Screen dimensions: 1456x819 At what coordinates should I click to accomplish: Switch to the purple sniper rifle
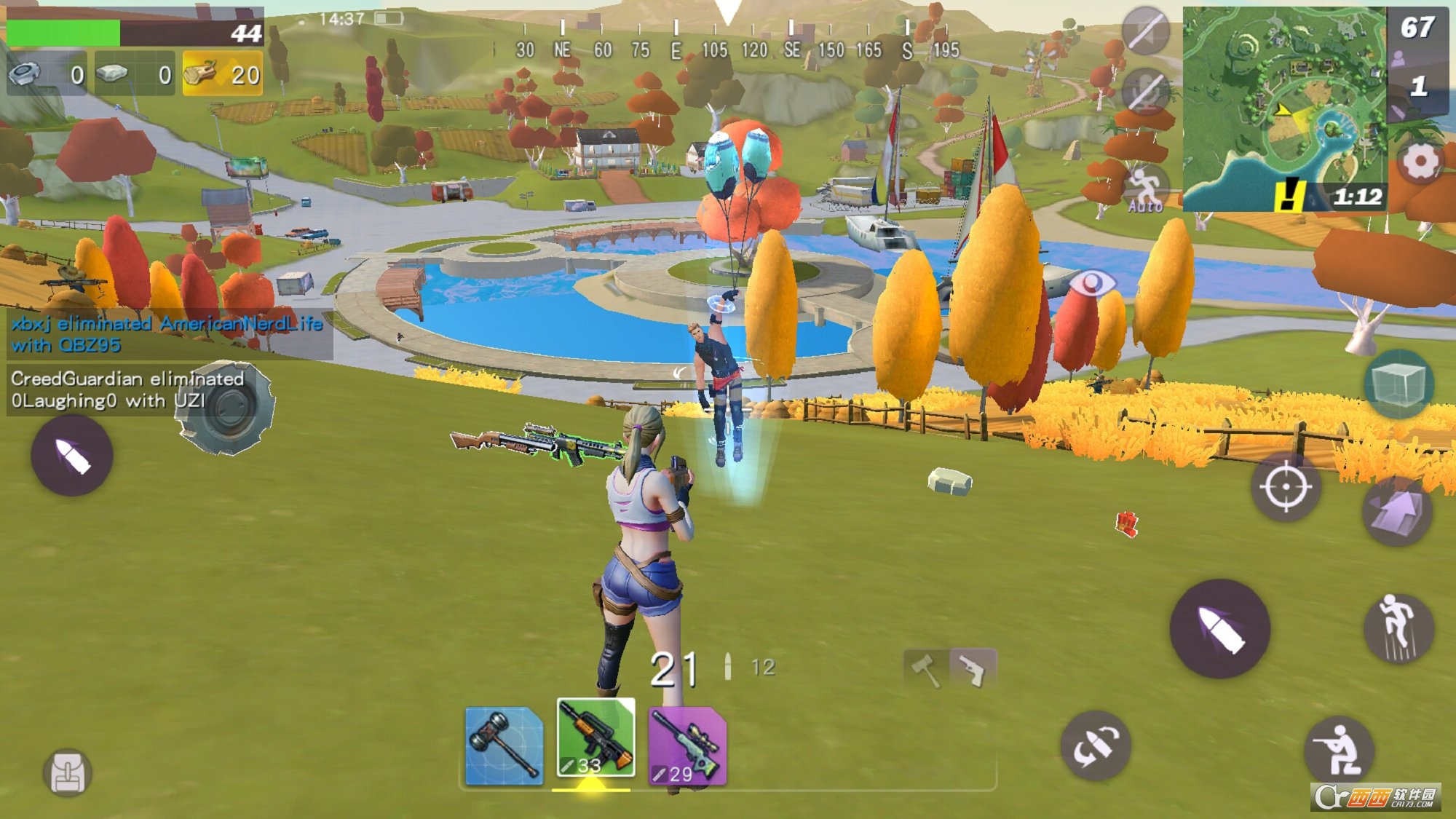point(687,745)
